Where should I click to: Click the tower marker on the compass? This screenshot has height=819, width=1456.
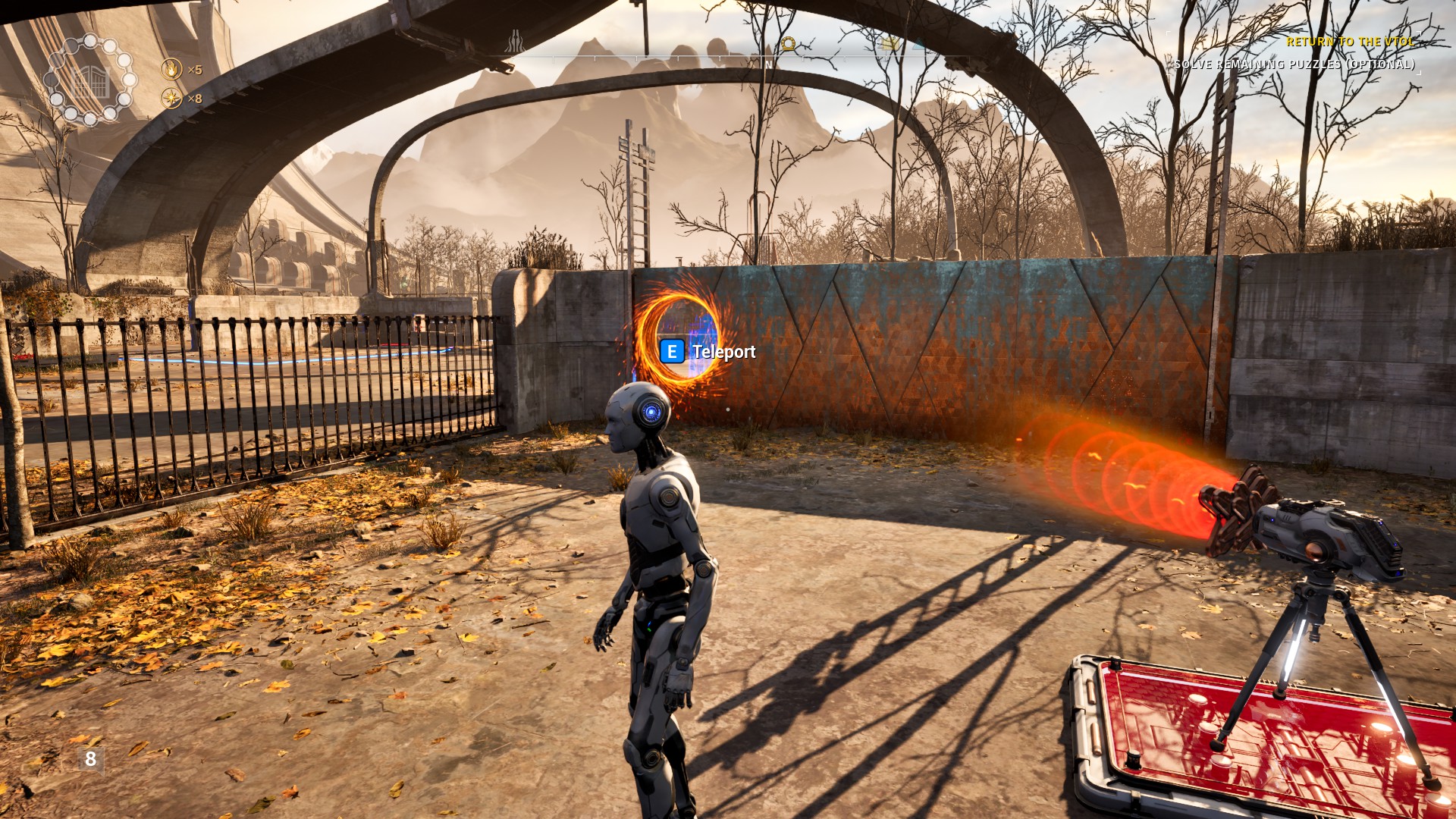(x=516, y=42)
